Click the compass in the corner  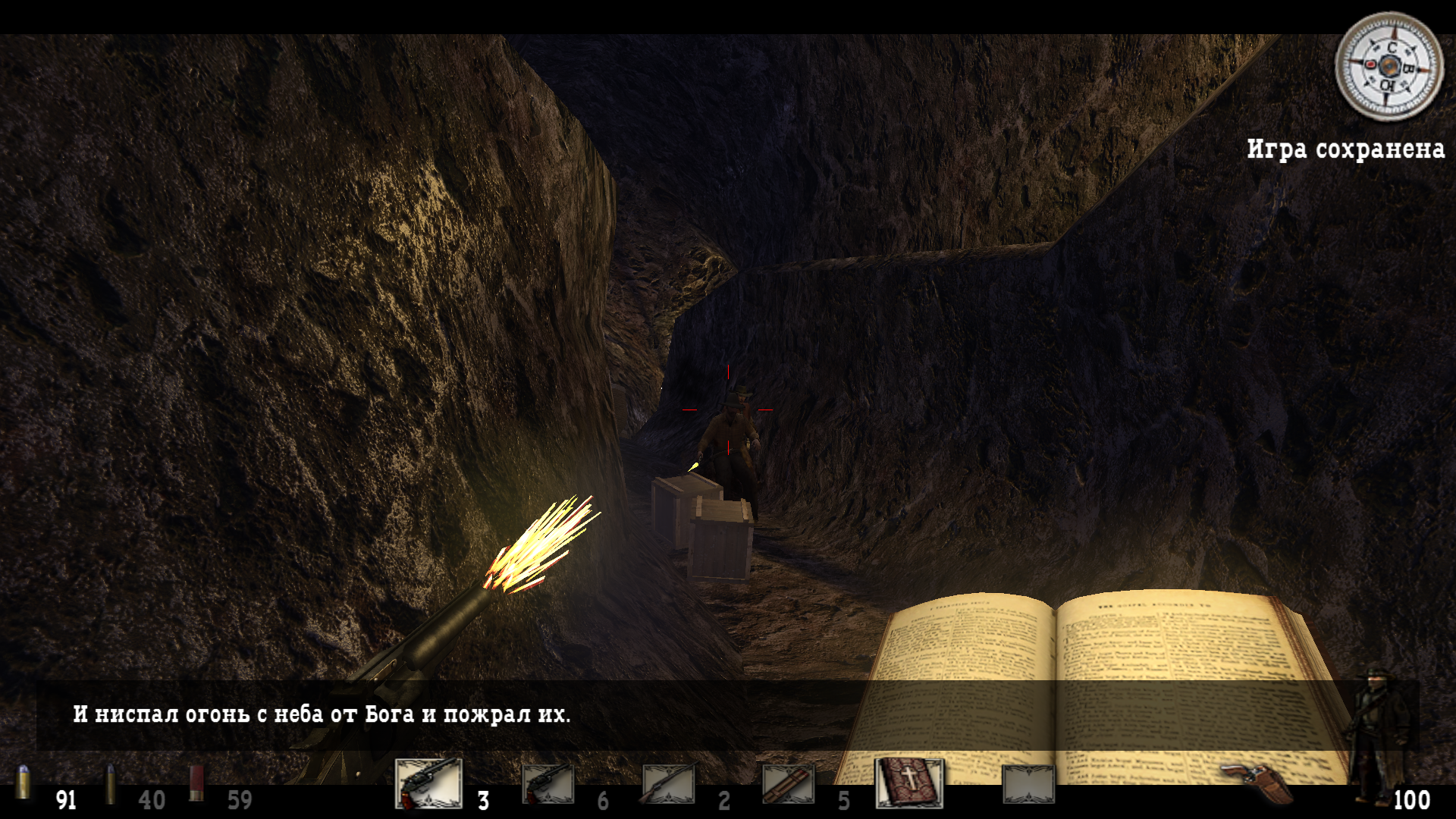pyautogui.click(x=1389, y=67)
